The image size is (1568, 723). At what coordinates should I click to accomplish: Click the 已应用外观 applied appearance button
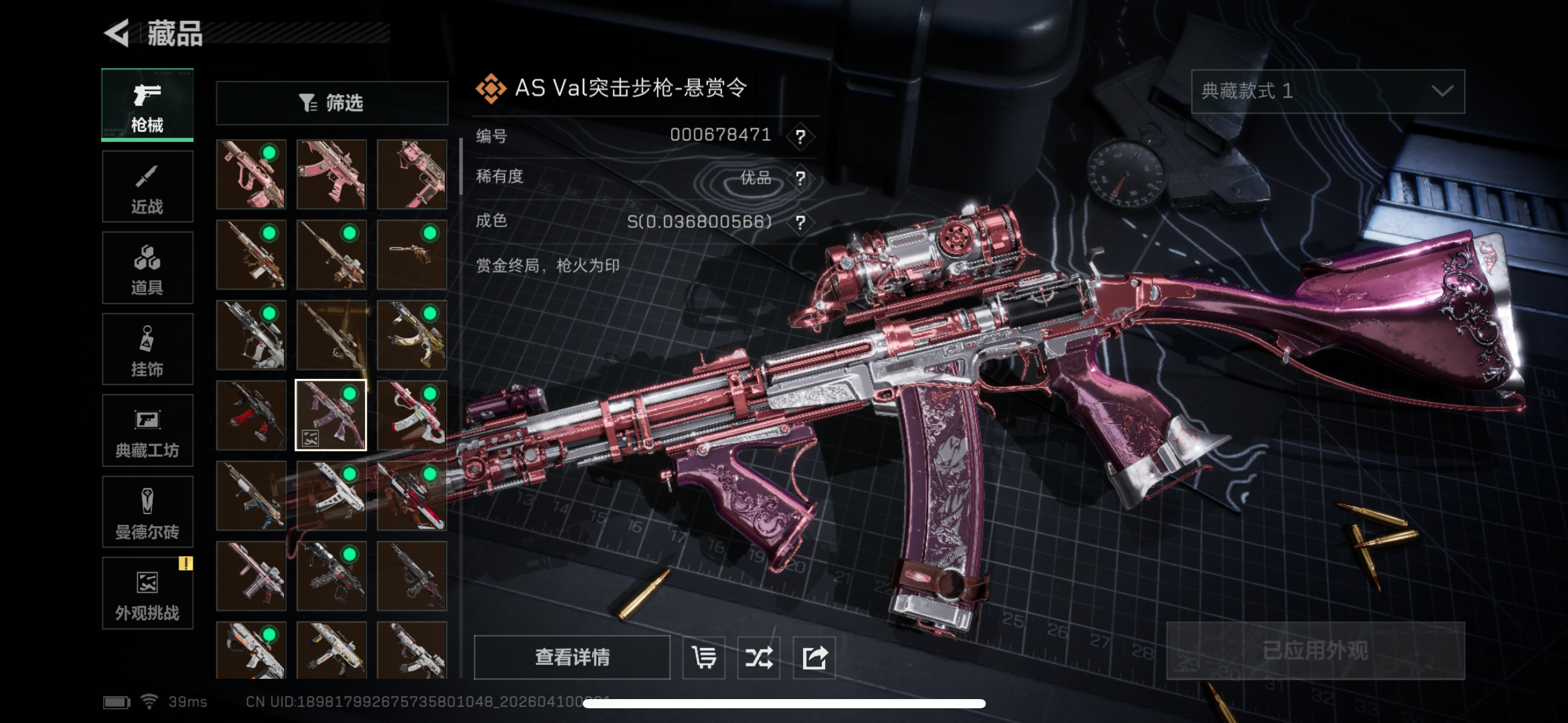pyautogui.click(x=1315, y=651)
